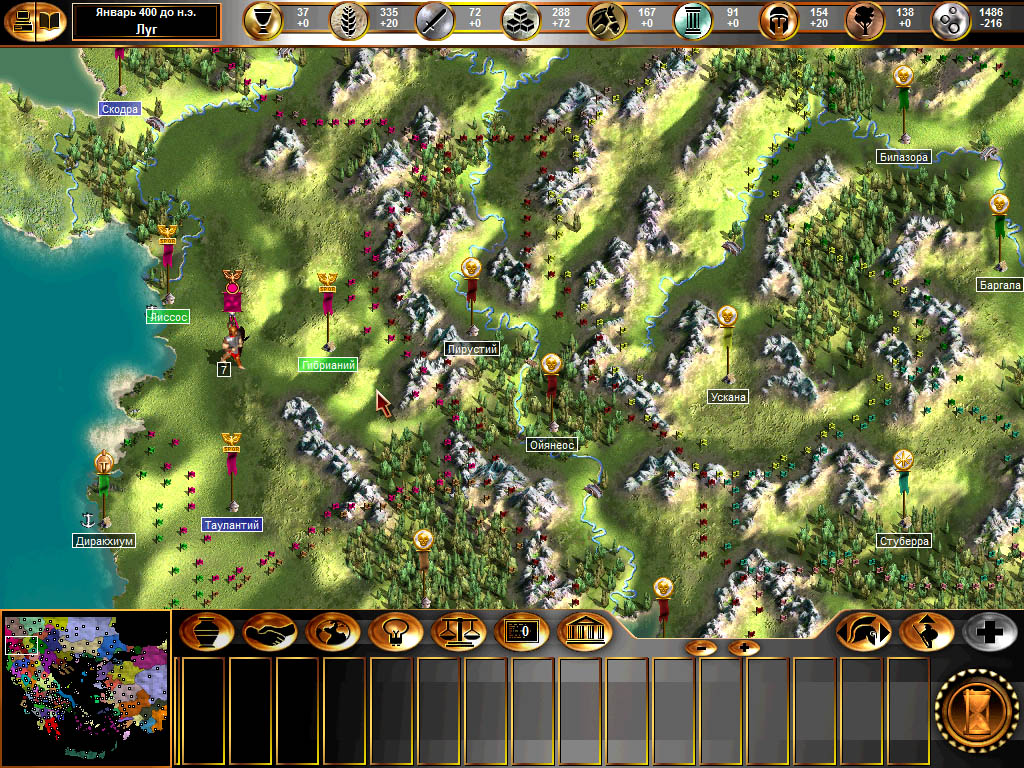The height and width of the screenshot is (768, 1024).
Task: Zoom out with the minus button
Action: tap(701, 648)
